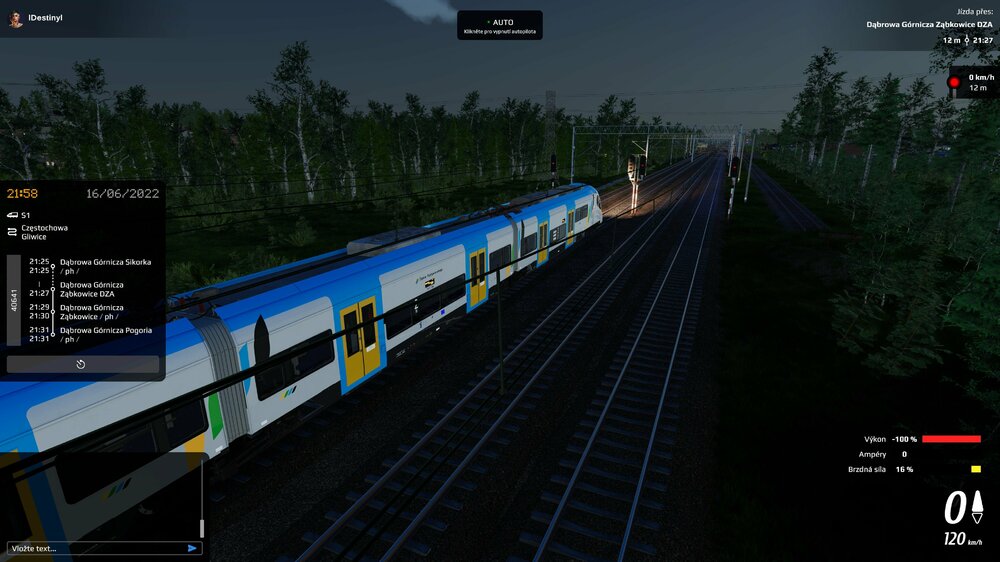
Task: Click the 40641 train number strip
Action: [x=14, y=300]
